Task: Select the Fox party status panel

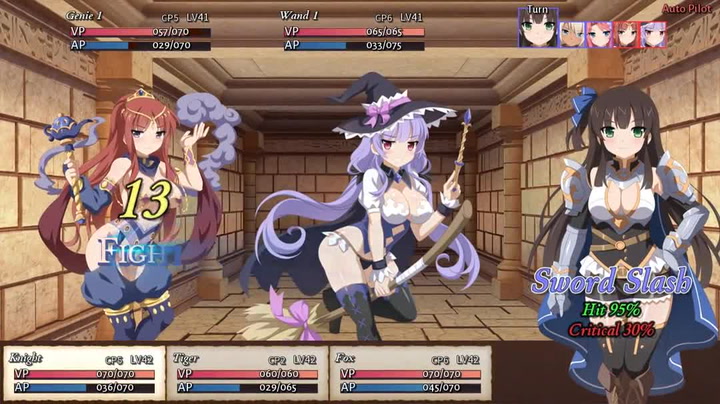Action: coord(409,373)
